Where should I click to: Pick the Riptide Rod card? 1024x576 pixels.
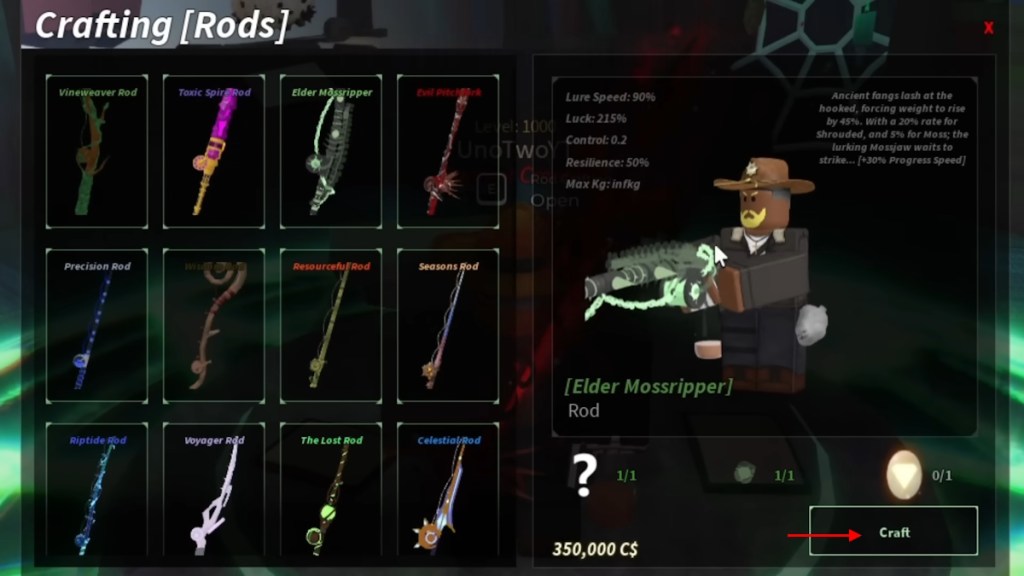(x=97, y=490)
